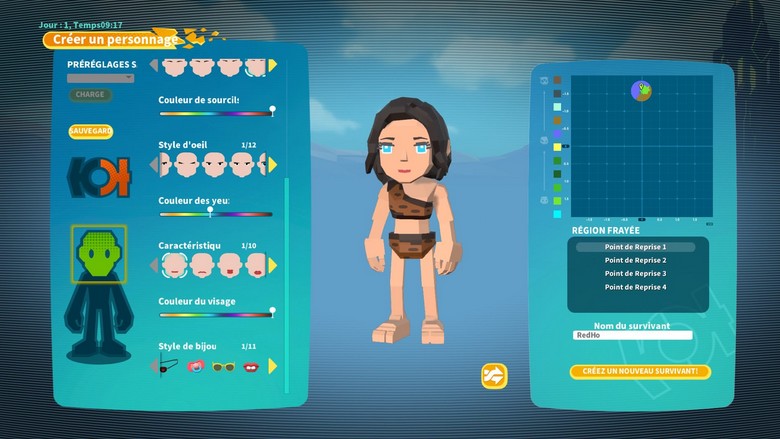
Task: Click the survivor name text field
Action: [x=632, y=336]
